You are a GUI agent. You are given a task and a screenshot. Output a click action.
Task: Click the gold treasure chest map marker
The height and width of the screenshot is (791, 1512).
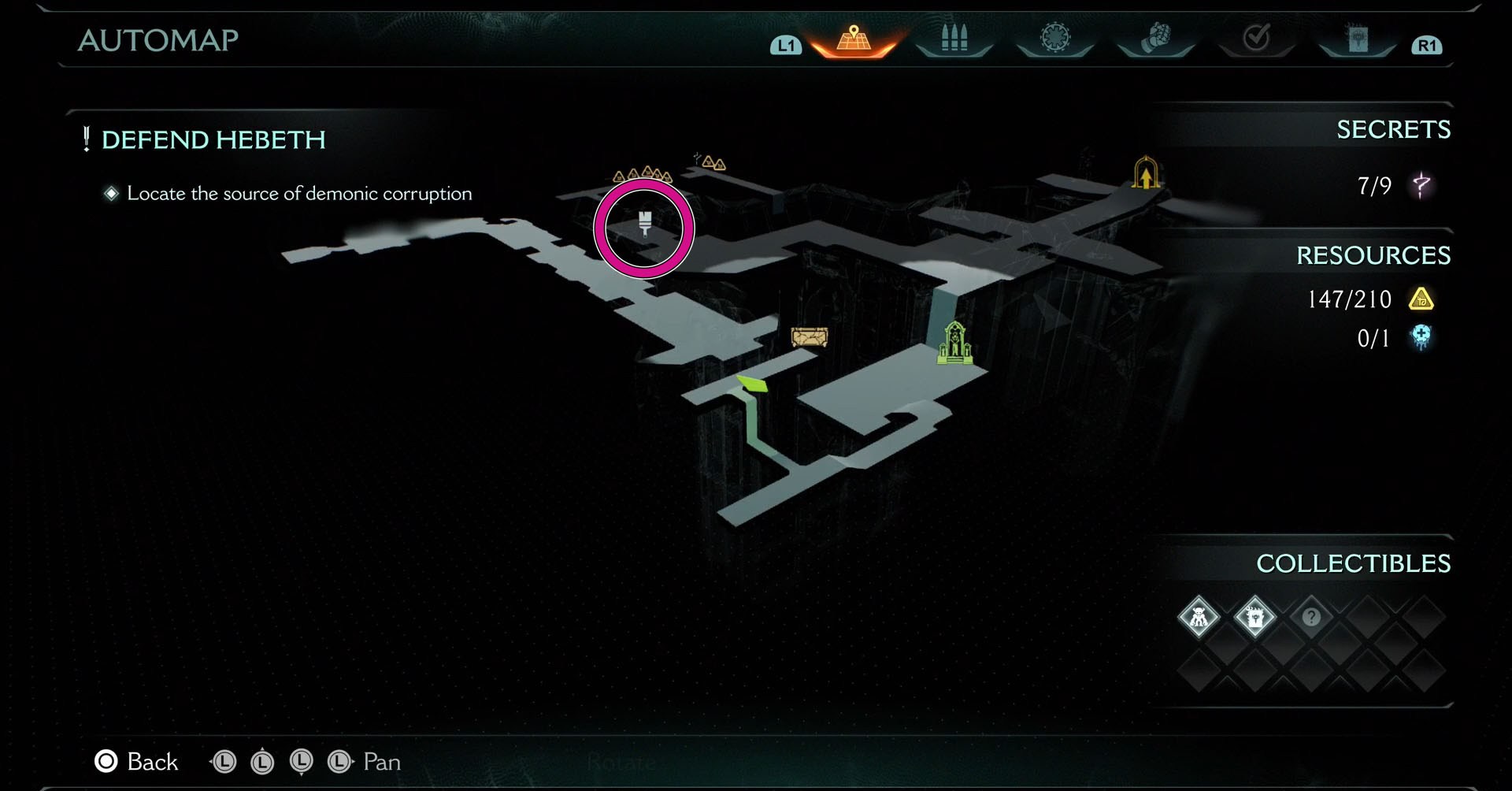point(809,338)
